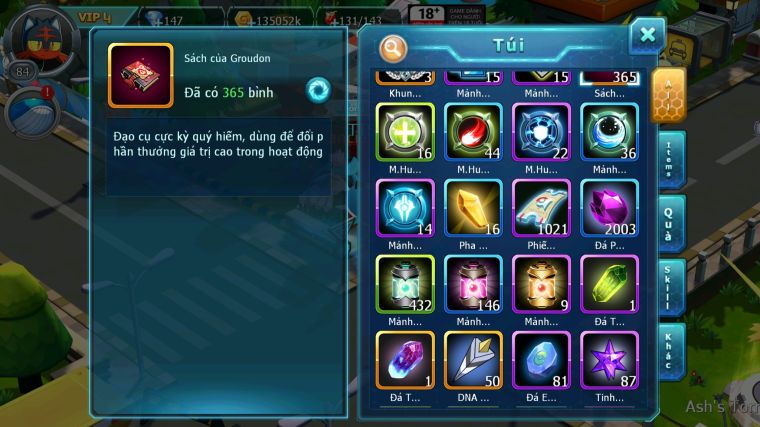Select the green crystal stone slot
760x427 pixels.
pyautogui.click(x=609, y=284)
